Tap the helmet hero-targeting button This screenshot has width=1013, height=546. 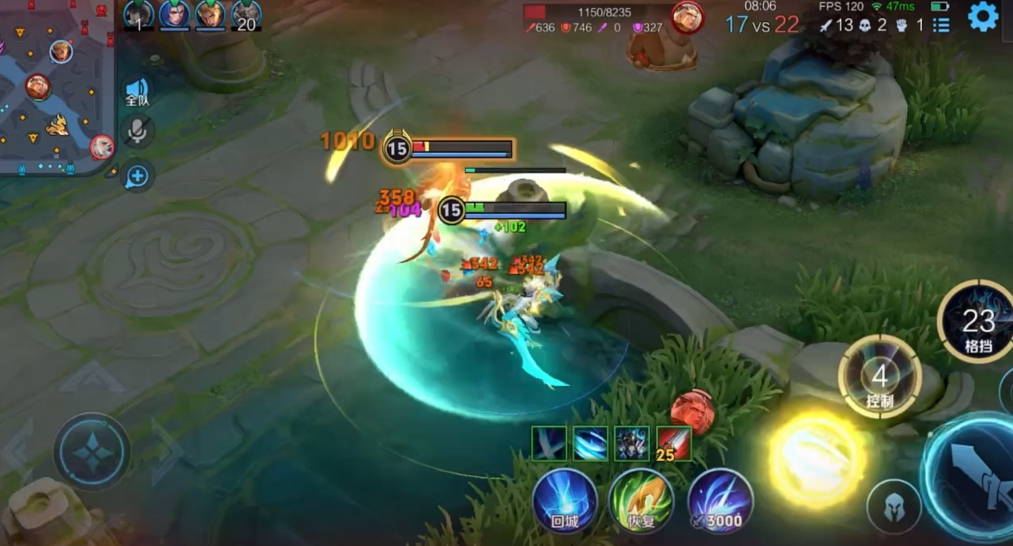click(893, 507)
